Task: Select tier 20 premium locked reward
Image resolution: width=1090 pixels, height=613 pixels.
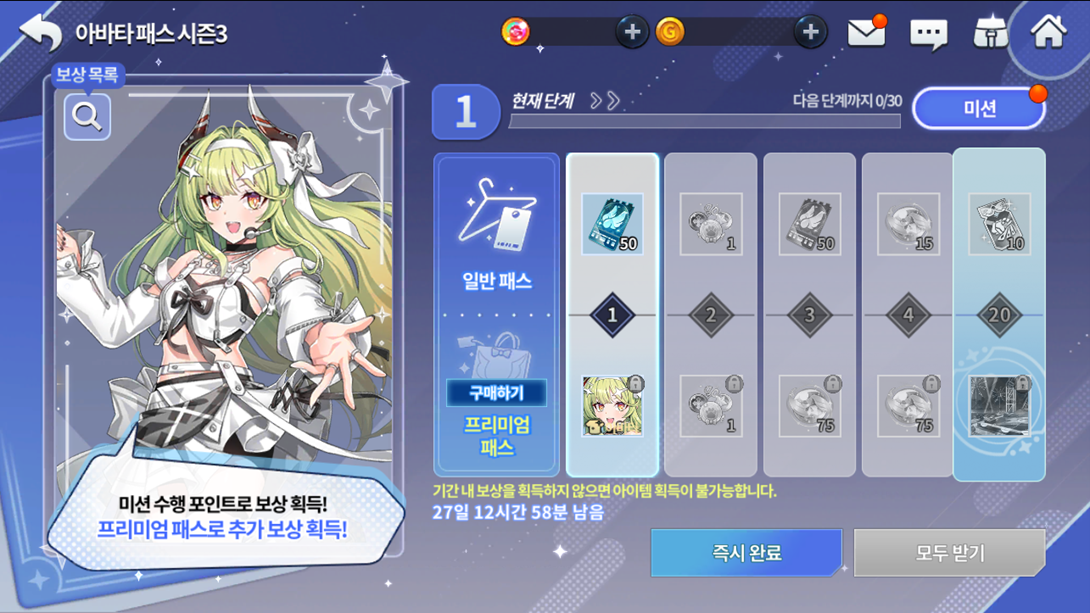Action: pyautogui.click(x=999, y=406)
